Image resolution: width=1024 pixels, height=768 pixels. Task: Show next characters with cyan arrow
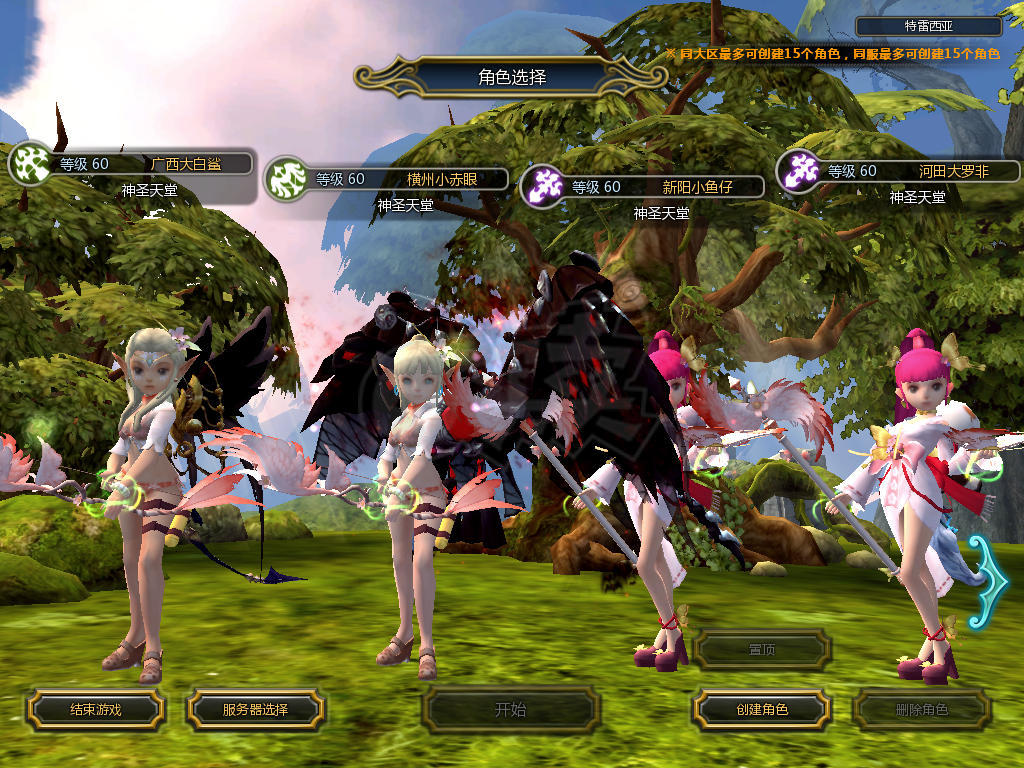point(991,581)
